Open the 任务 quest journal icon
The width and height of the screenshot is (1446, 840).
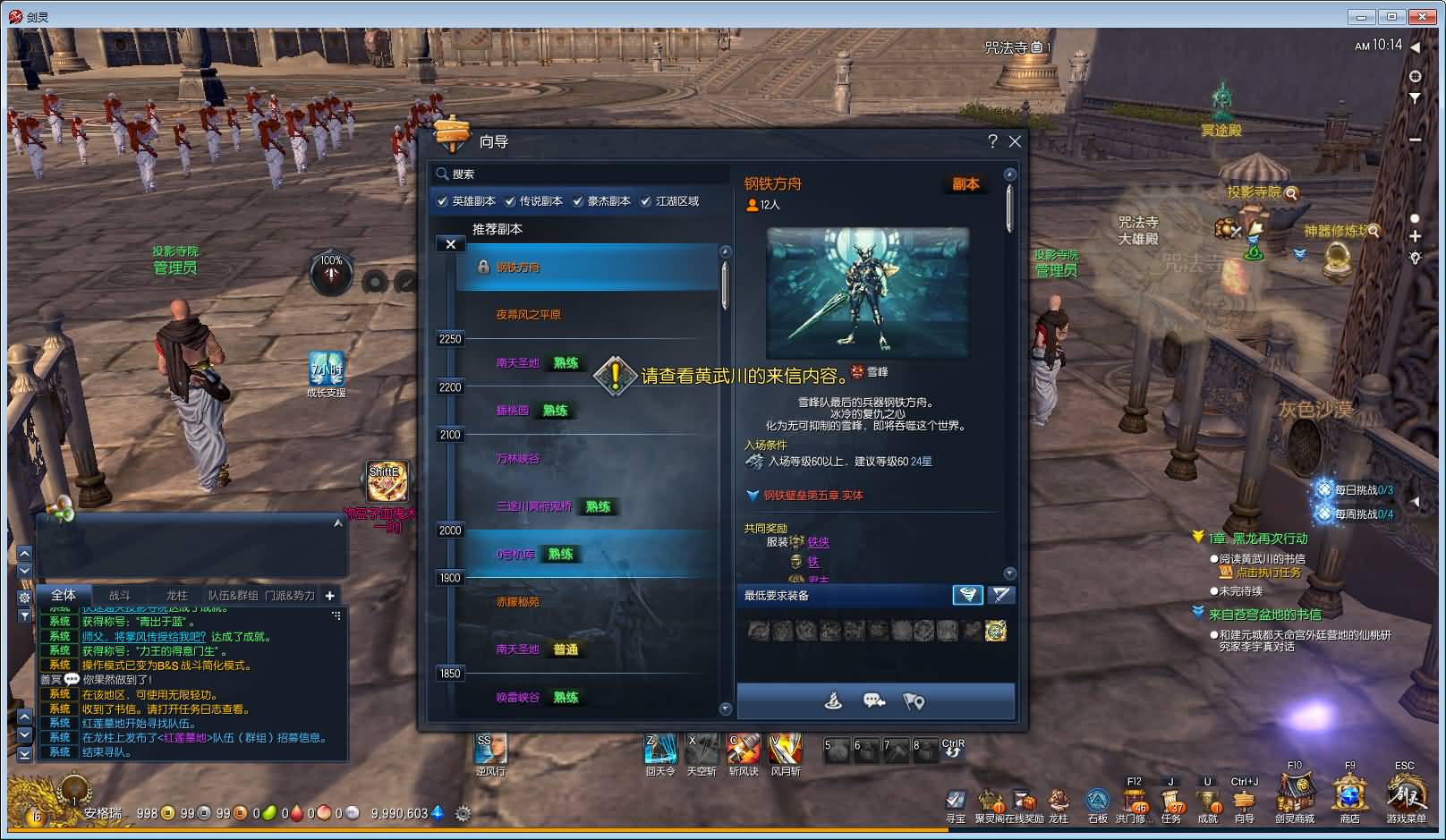pos(1170,799)
